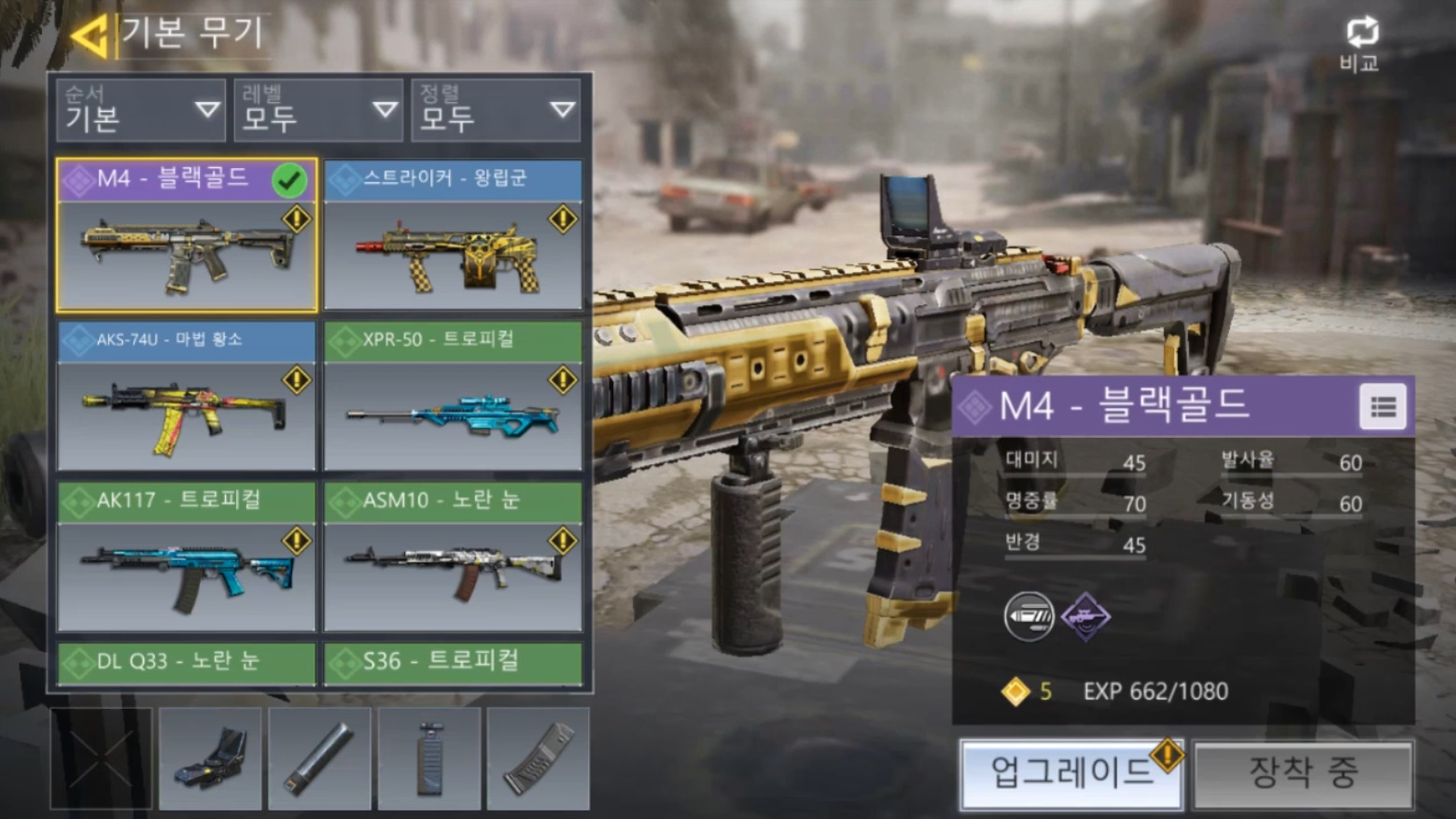The height and width of the screenshot is (819, 1456).
Task: Go back with the yellow arrow button
Action: point(91,35)
